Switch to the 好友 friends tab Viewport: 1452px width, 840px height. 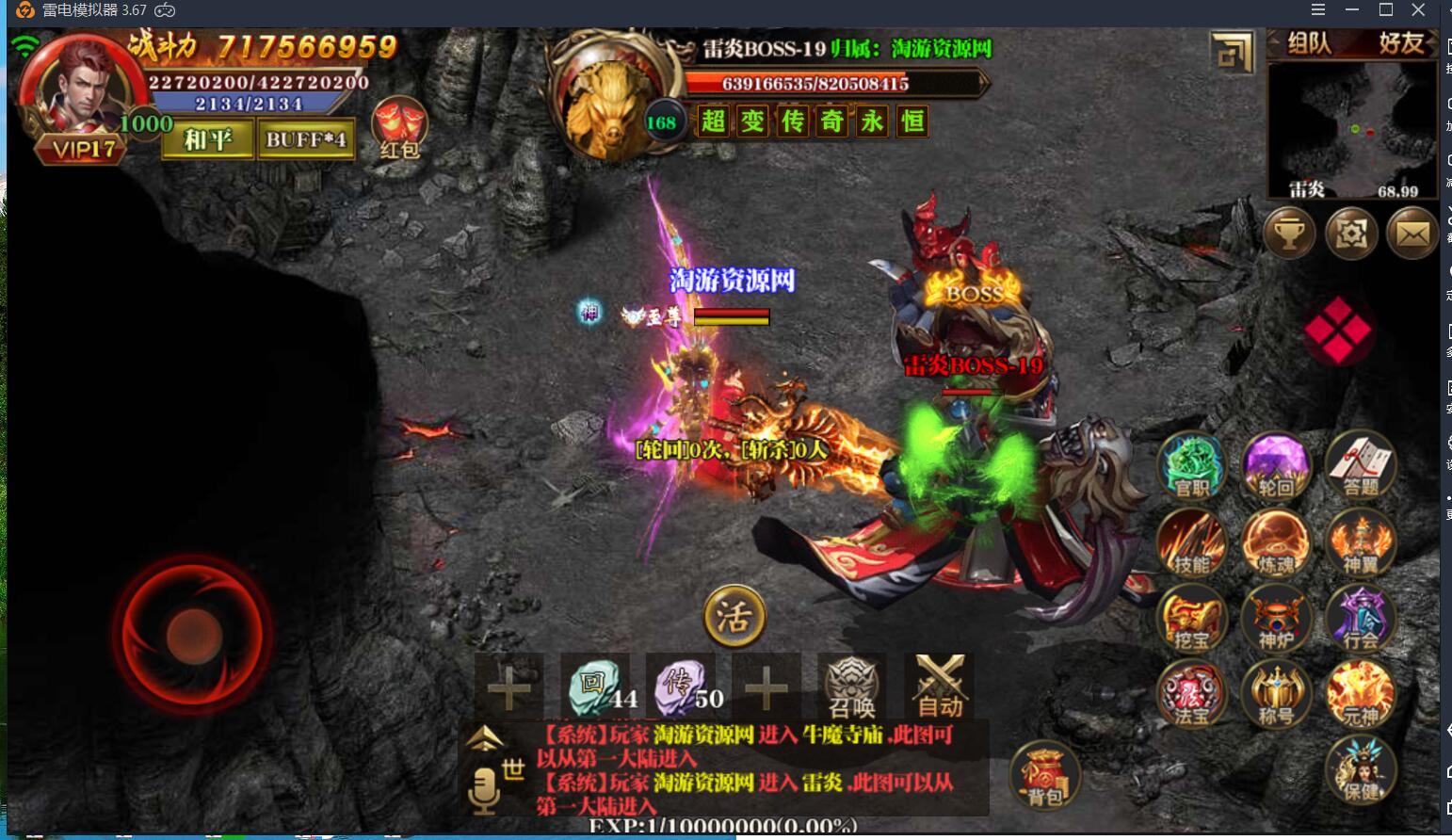(x=1400, y=43)
